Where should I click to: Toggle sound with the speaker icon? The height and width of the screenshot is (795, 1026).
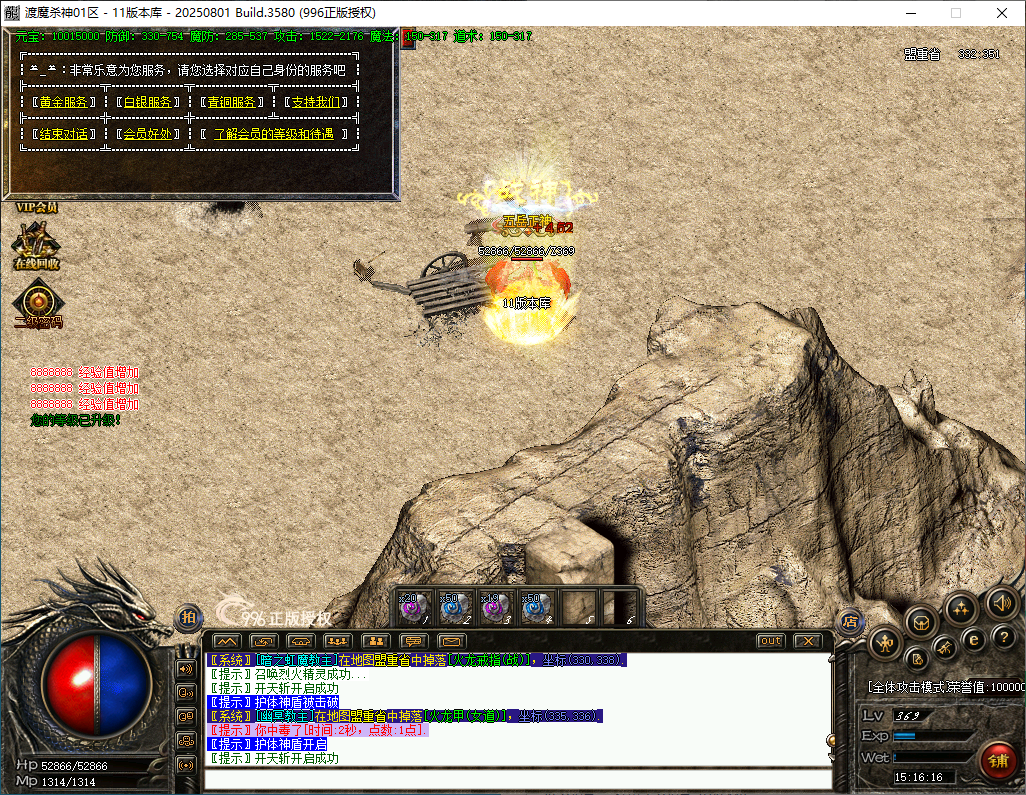point(1002,602)
